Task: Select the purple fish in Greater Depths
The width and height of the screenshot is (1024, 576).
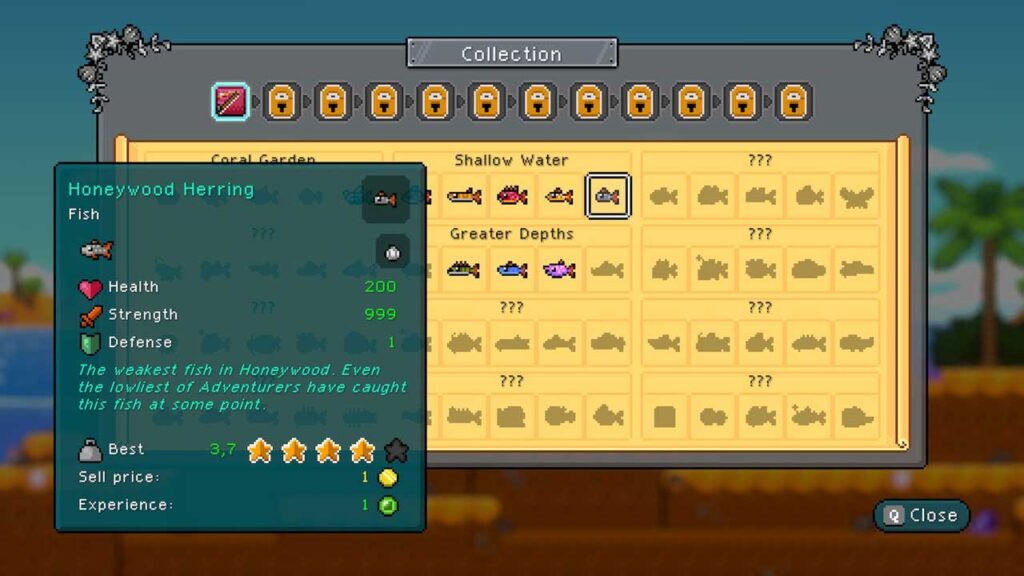Action: pos(559,270)
